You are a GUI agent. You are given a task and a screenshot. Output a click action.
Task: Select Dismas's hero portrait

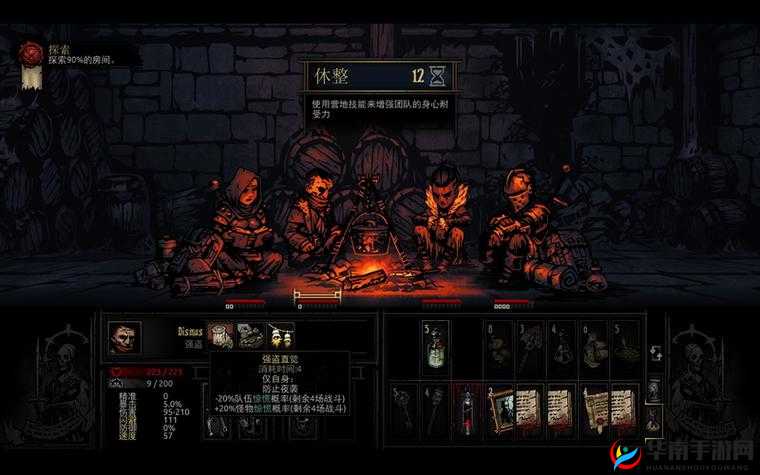click(x=124, y=338)
